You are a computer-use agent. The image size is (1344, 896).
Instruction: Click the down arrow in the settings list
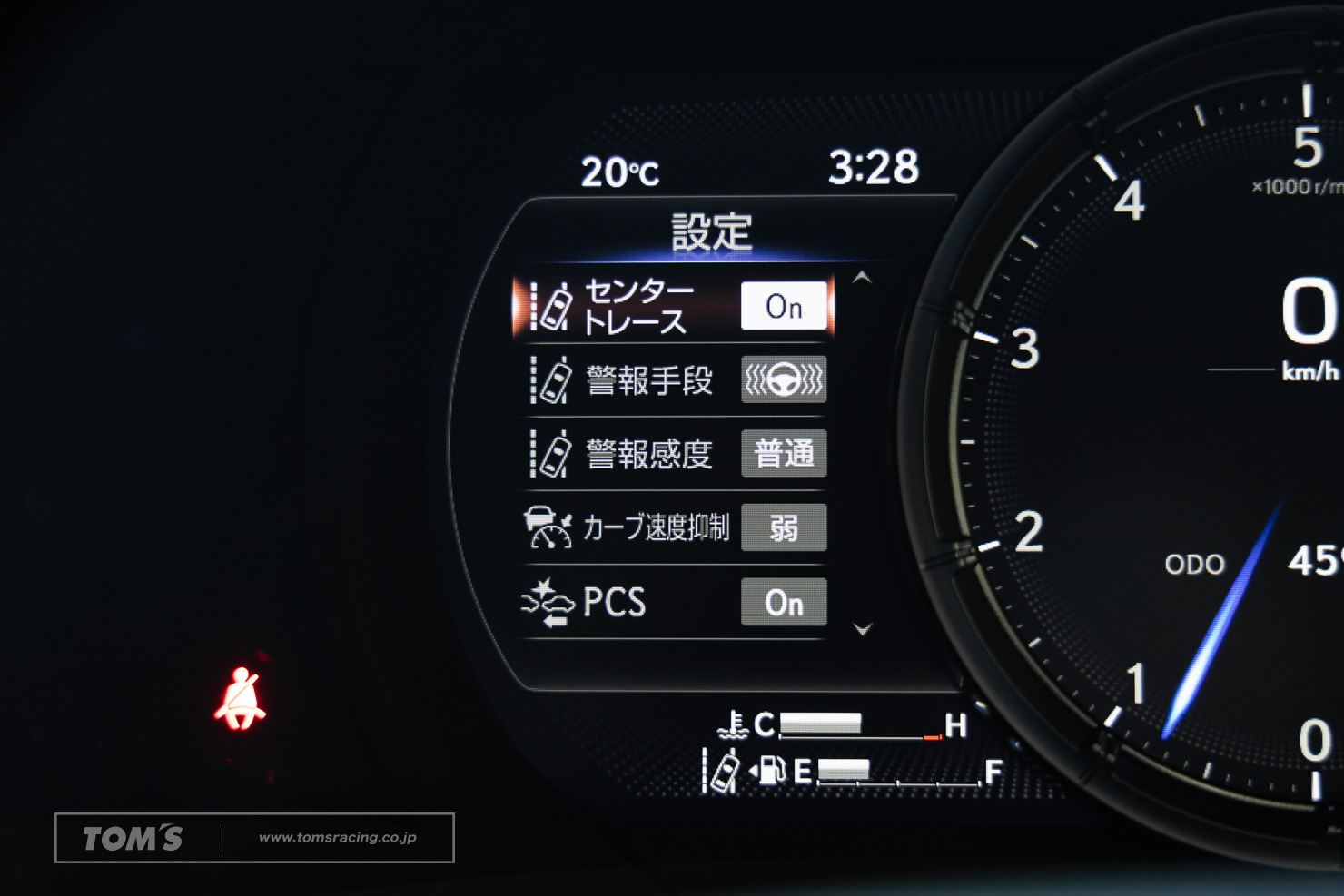[x=863, y=628]
